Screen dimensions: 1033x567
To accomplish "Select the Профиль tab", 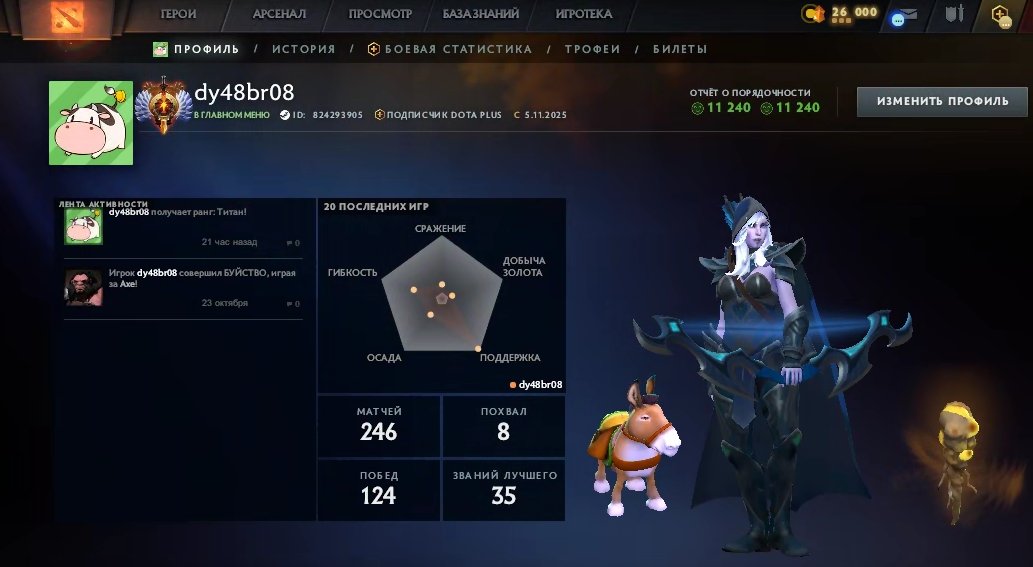I will [x=196, y=49].
